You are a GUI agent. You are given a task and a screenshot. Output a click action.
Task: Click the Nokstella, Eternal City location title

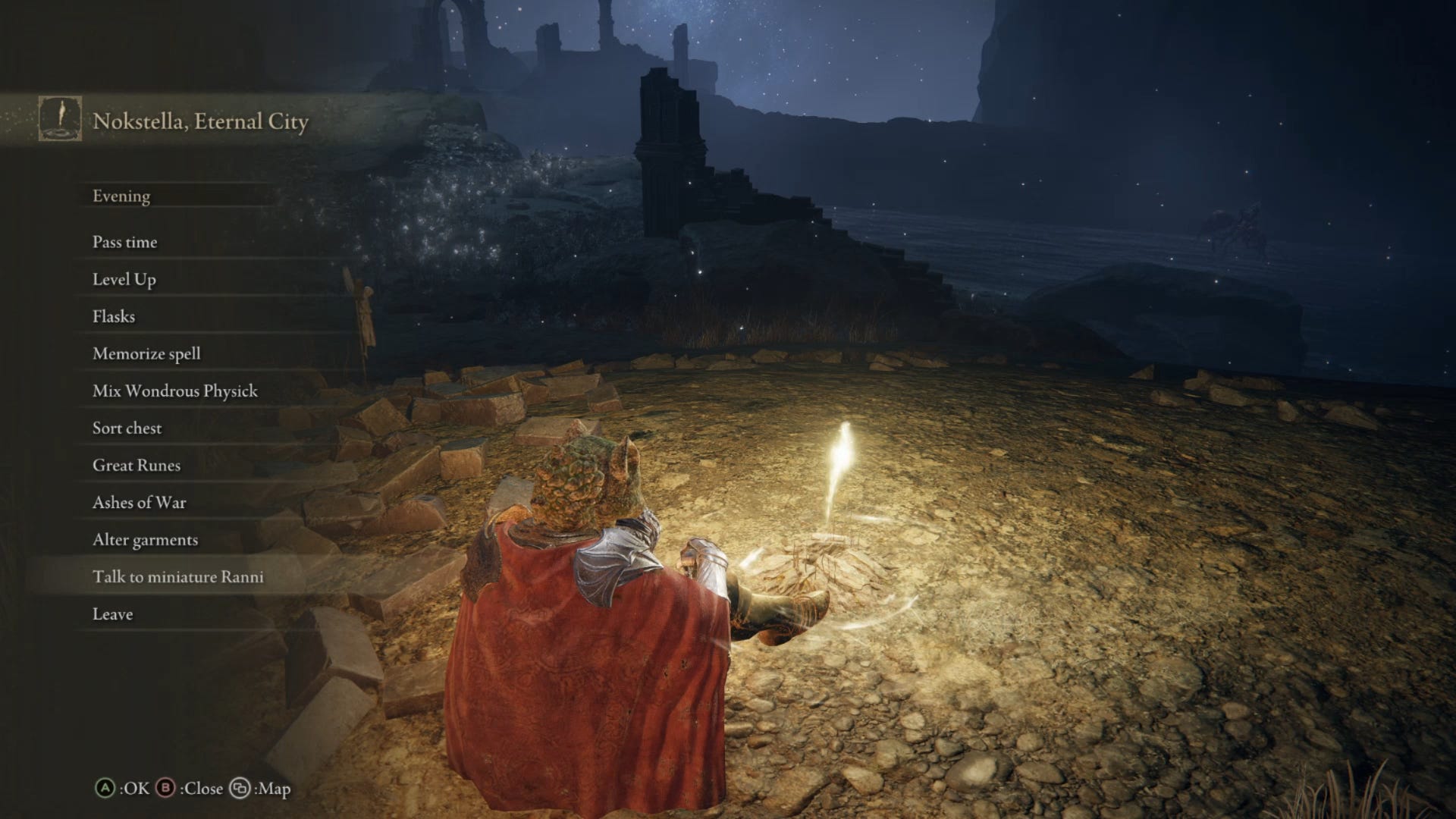point(201,118)
